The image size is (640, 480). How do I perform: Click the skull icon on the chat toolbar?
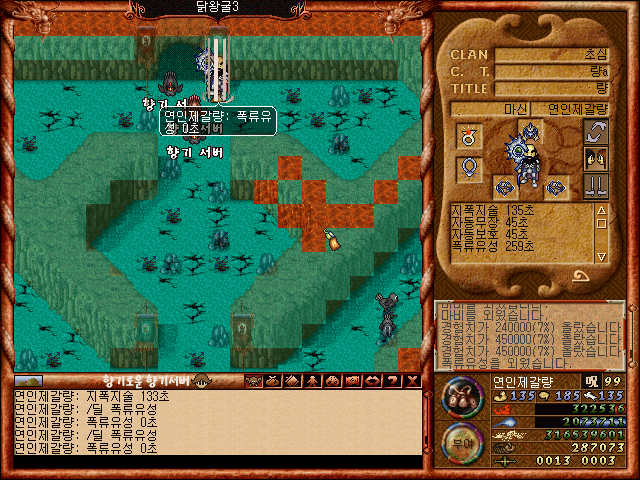click(252, 380)
